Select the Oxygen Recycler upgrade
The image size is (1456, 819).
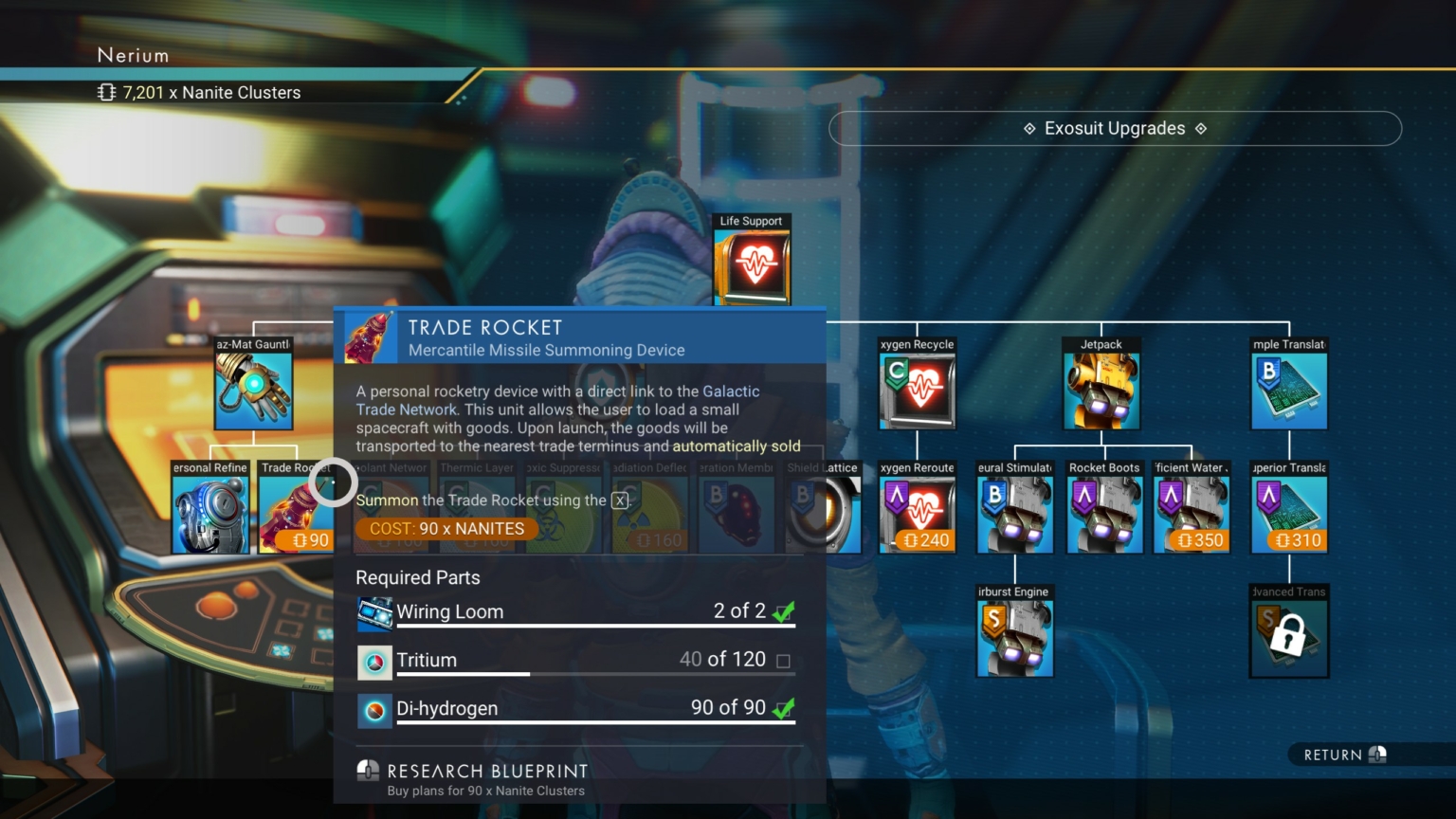[917, 389]
